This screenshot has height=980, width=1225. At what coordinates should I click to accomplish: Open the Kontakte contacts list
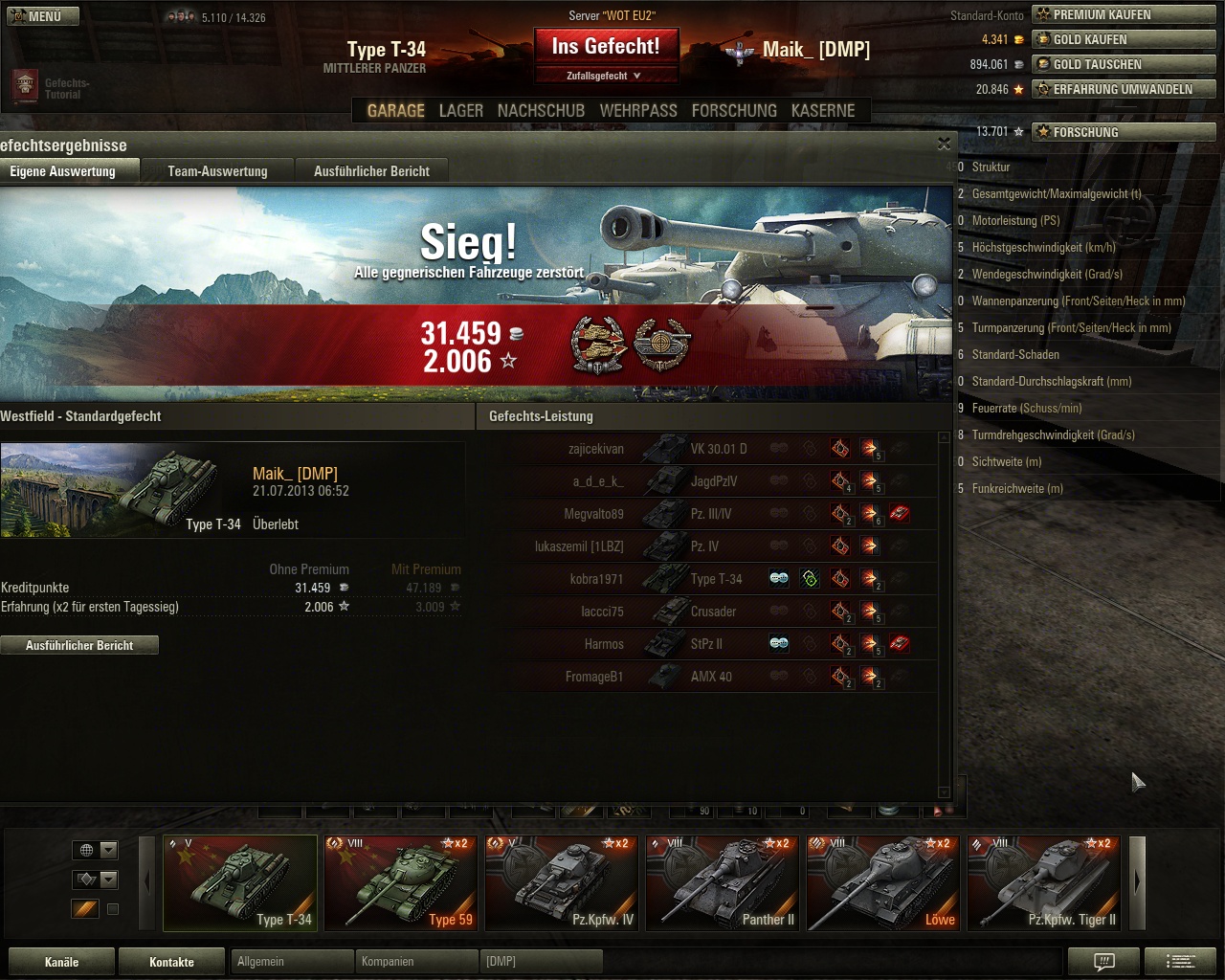pos(171,962)
